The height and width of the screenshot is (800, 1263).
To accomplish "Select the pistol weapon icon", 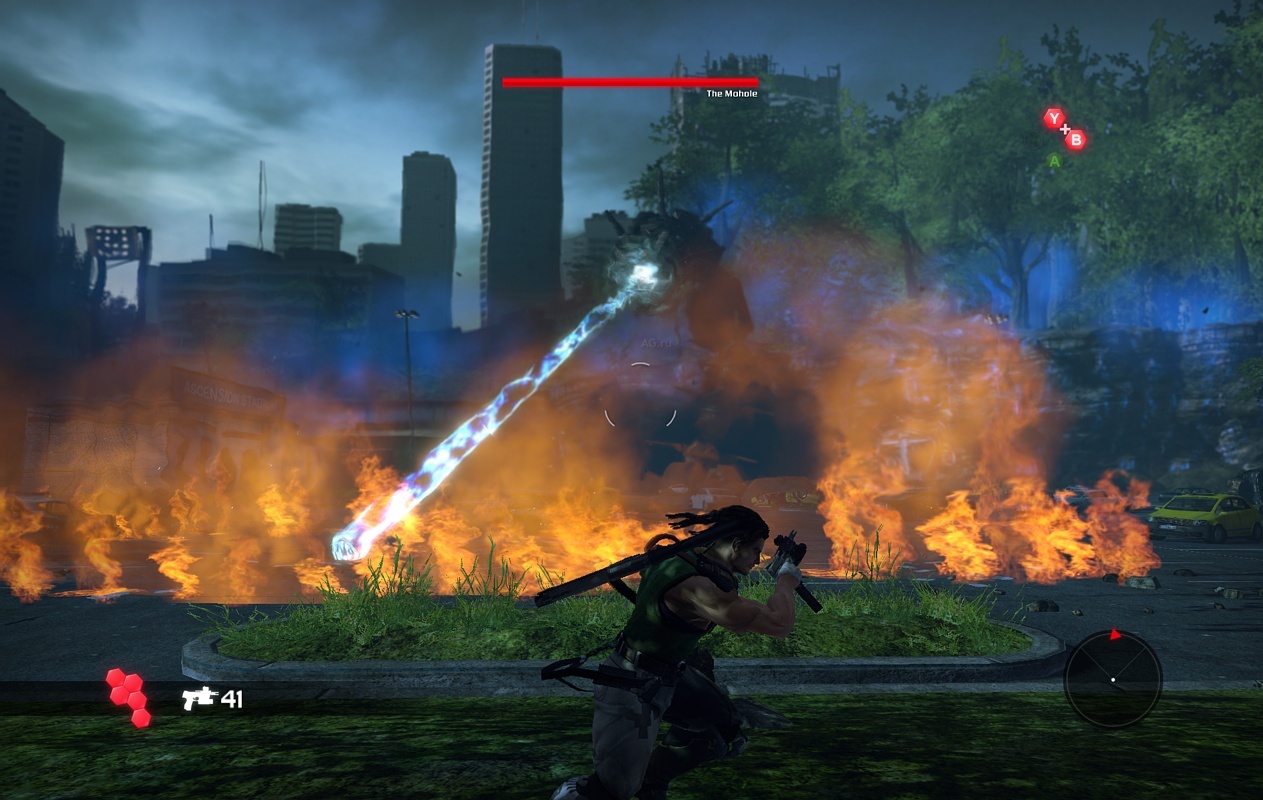I will (199, 698).
